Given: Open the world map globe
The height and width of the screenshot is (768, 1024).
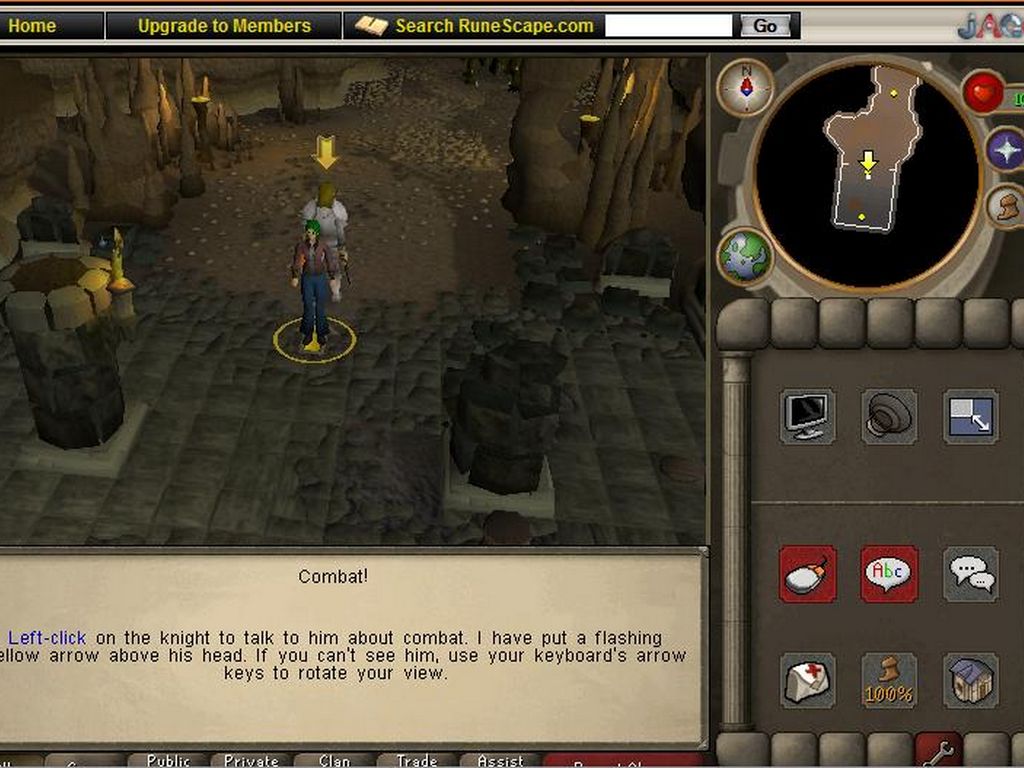Looking at the screenshot, I should (x=745, y=256).
